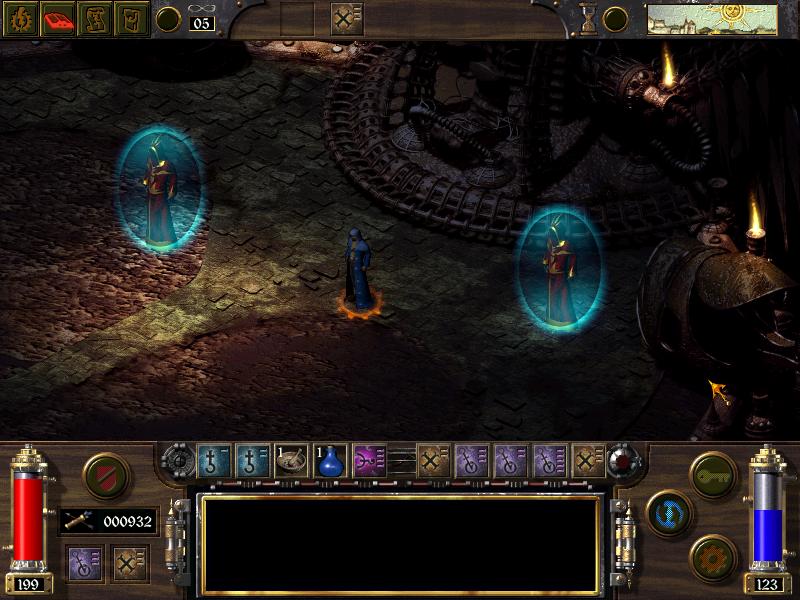Click the hourglass icon
800x600 pixels.
pyautogui.click(x=589, y=18)
